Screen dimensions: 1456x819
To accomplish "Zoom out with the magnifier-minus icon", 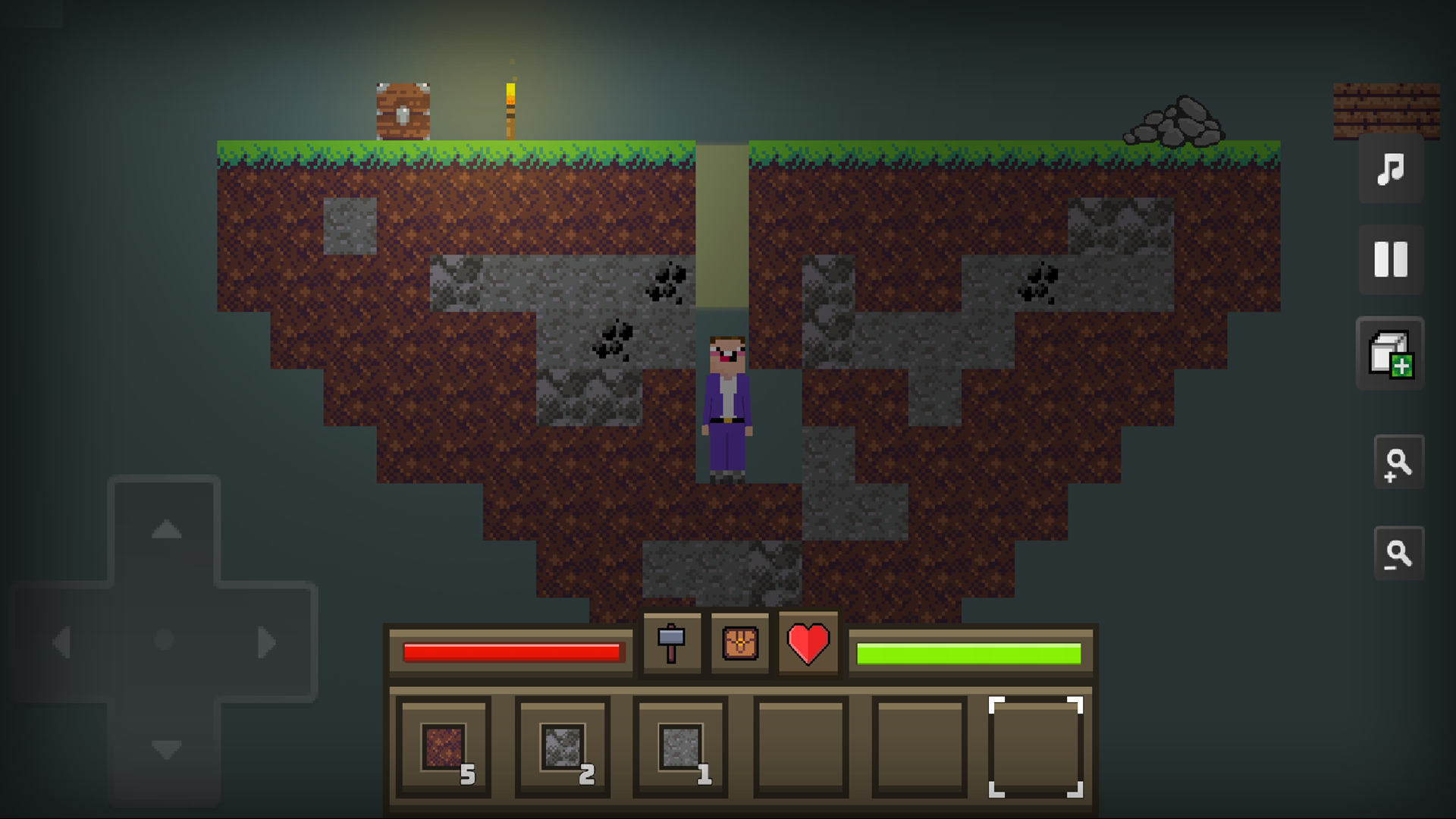I will (x=1399, y=554).
